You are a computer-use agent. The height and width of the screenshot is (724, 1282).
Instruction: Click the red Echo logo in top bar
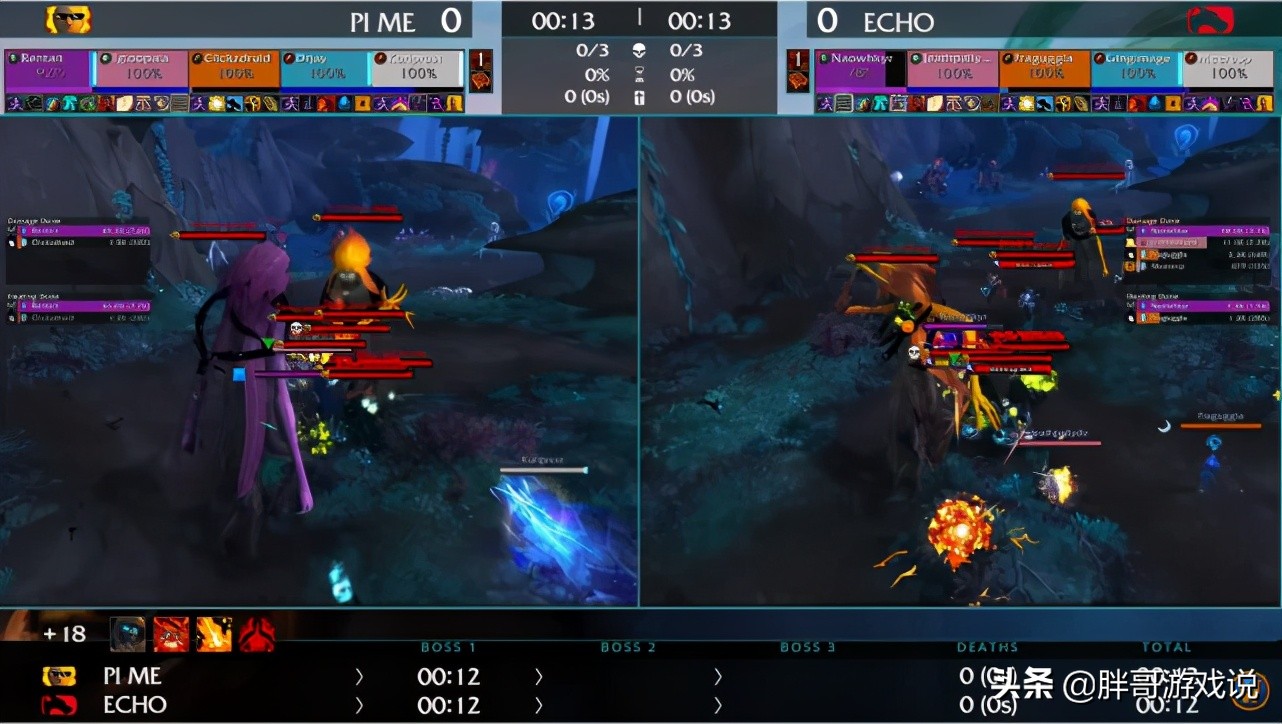pyautogui.click(x=1210, y=20)
